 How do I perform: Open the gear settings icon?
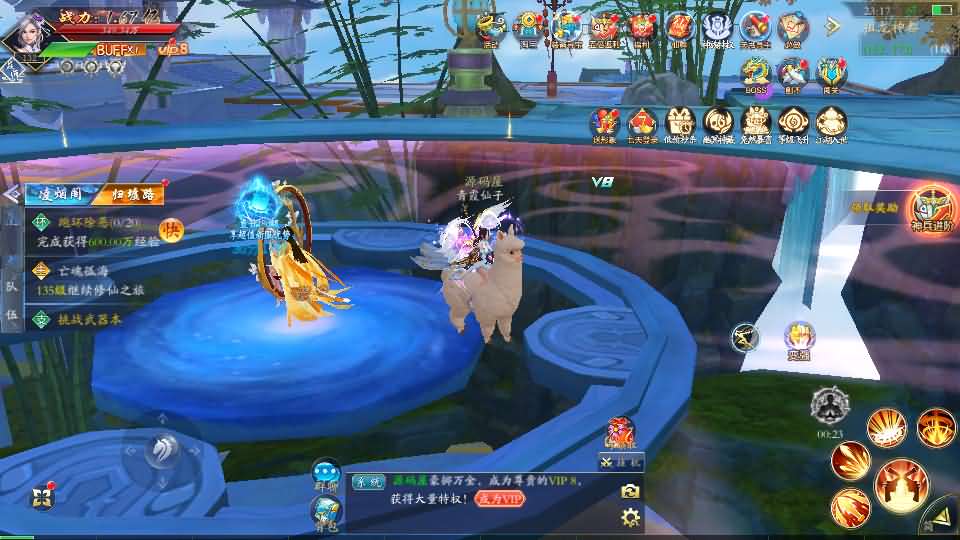tap(630, 517)
